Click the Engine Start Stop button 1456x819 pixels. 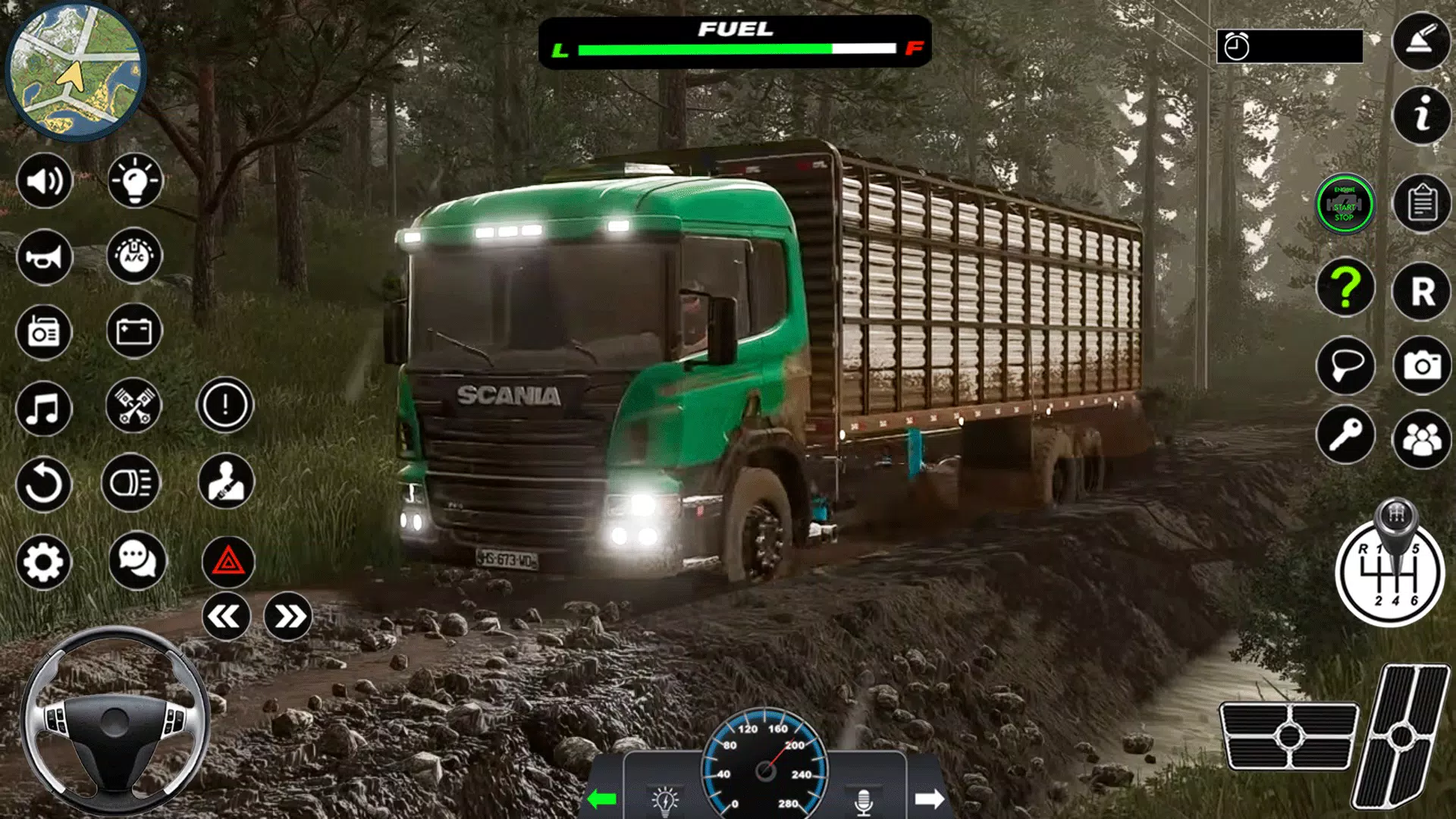click(x=1345, y=205)
